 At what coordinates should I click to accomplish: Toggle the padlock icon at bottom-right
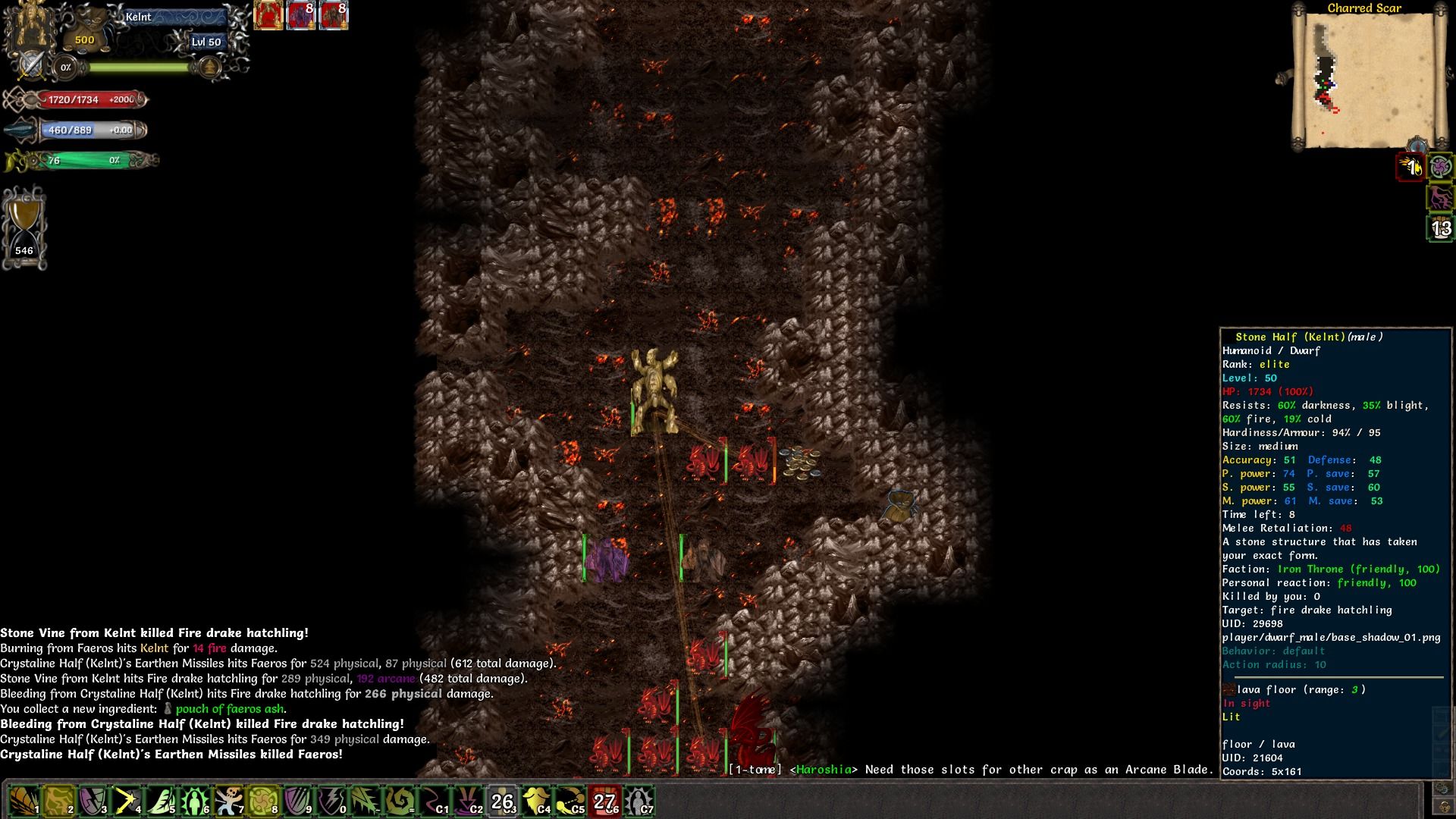pos(1445,807)
